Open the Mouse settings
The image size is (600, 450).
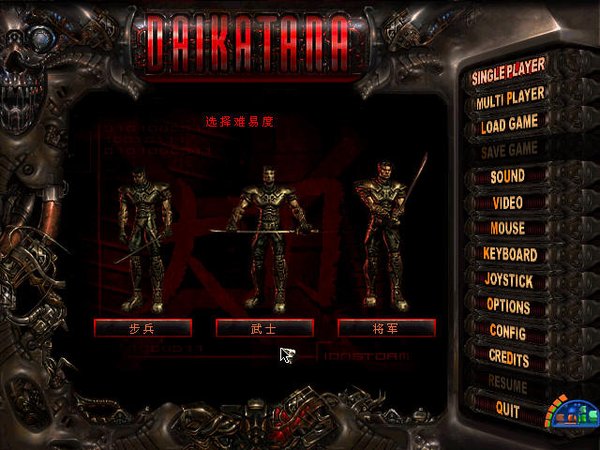point(508,228)
